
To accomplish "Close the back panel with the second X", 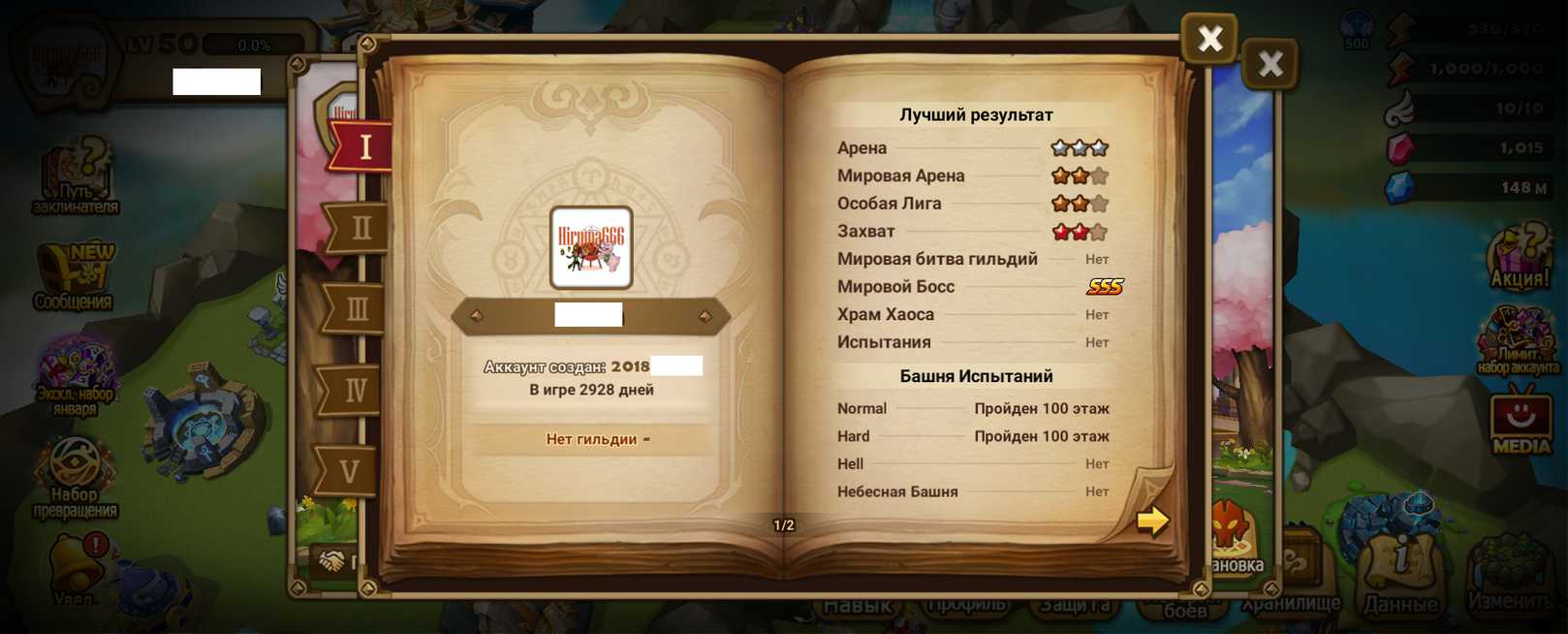I will click(x=1270, y=65).
